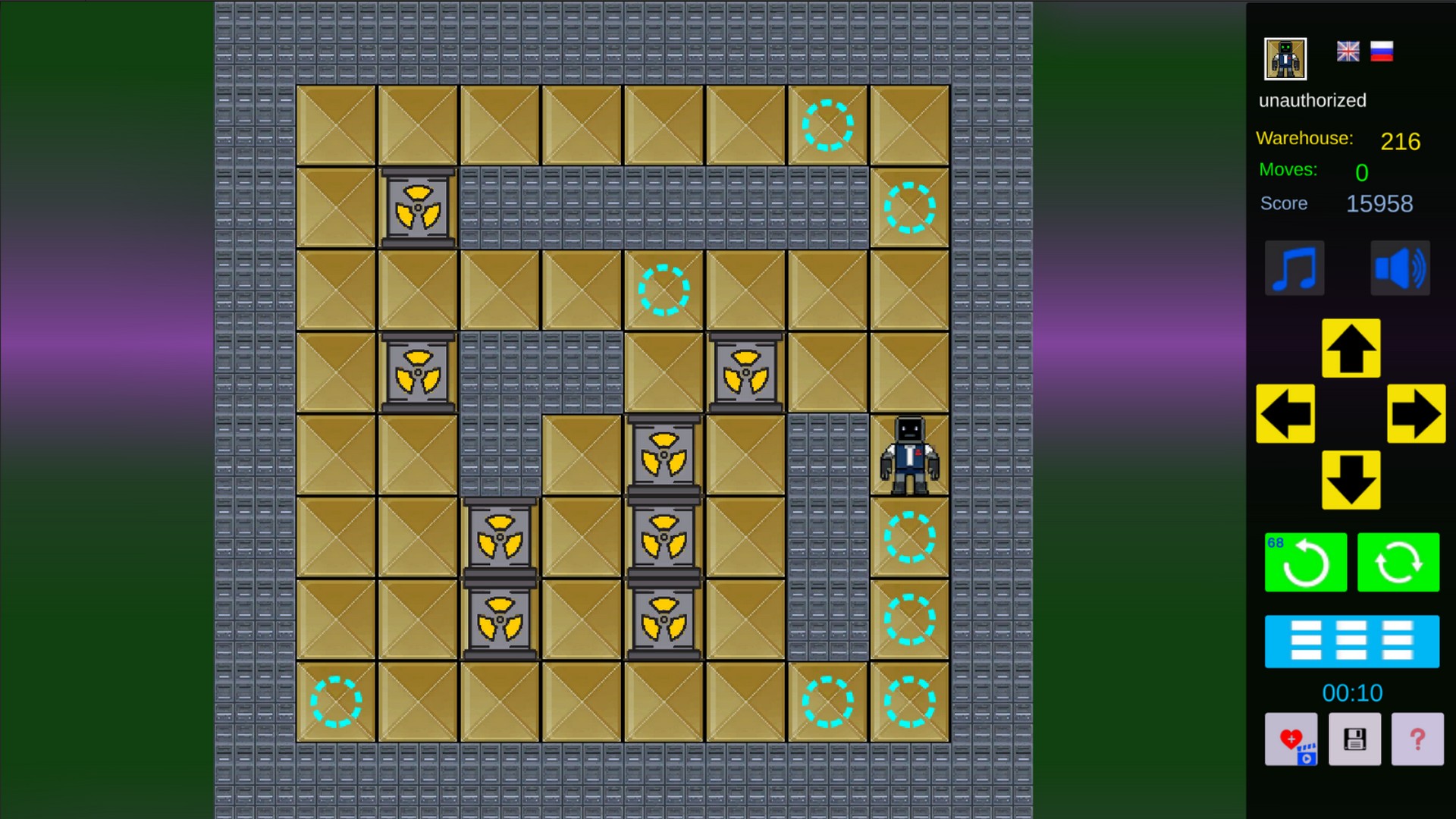Click the Score value 15958
The image size is (1456, 819).
point(1379,203)
